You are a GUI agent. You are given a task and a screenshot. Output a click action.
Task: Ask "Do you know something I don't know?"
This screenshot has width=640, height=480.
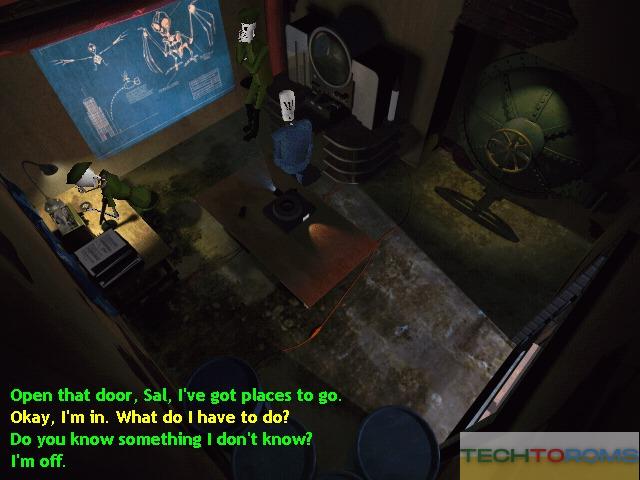(161, 439)
